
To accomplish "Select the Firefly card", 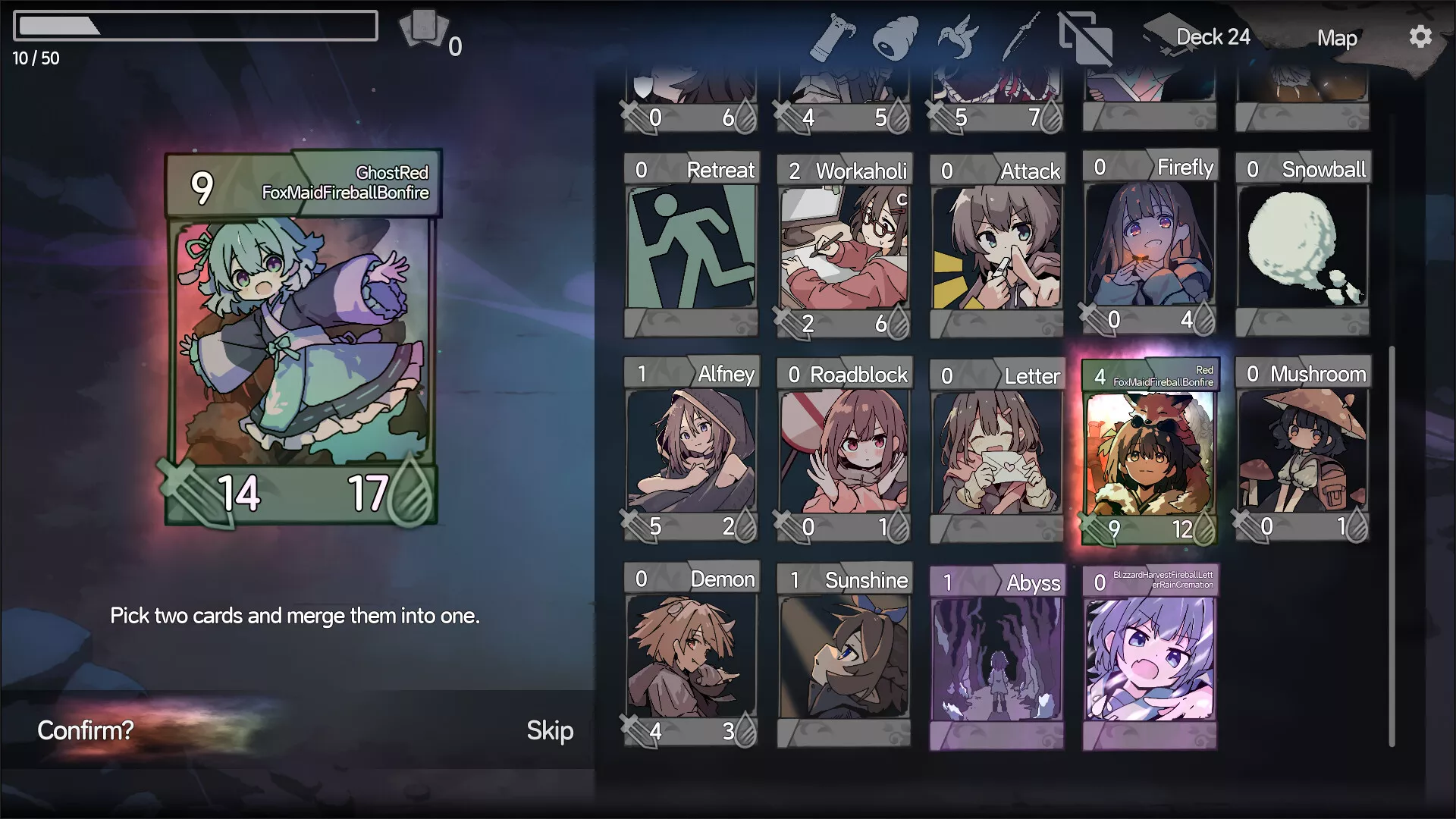I will [x=1150, y=244].
